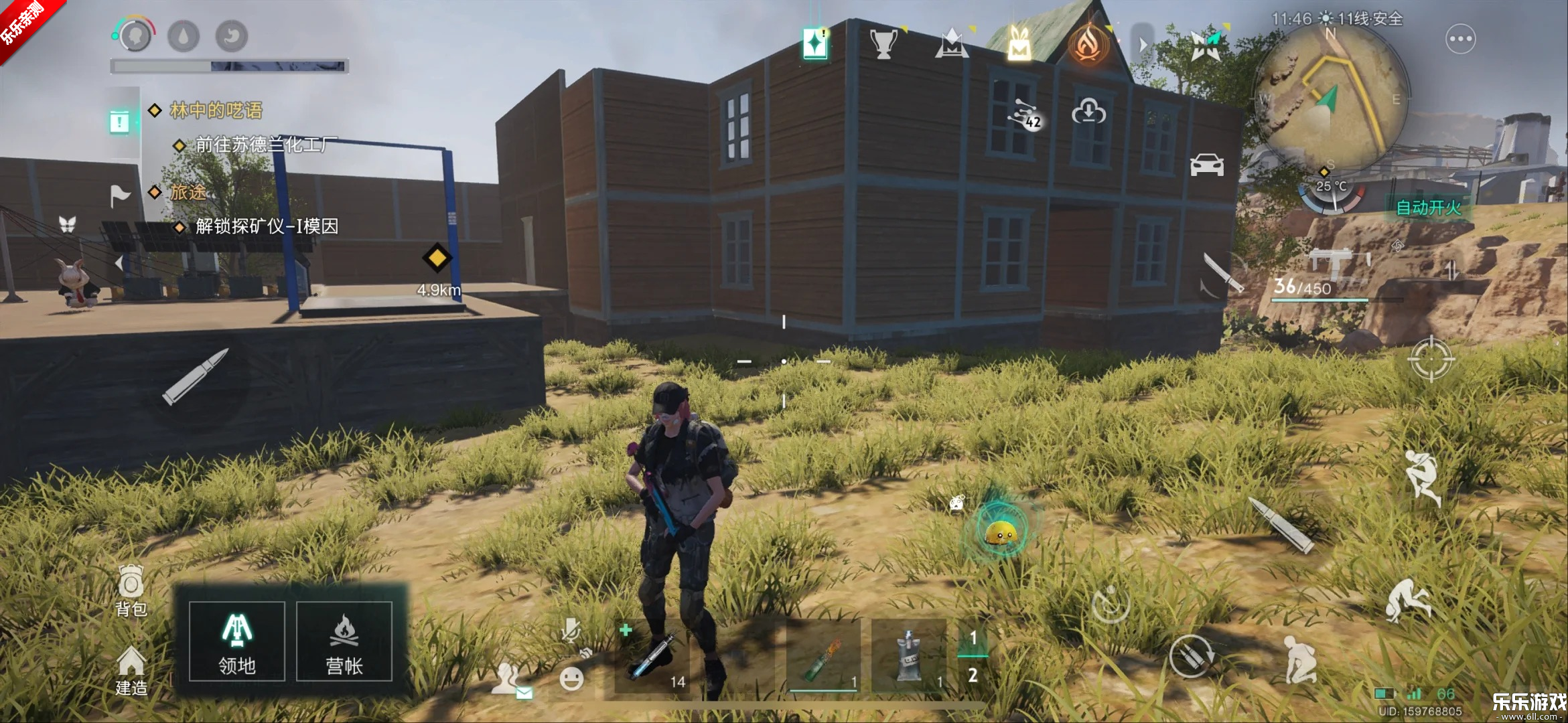
Task: Use the melee knife attack button
Action: point(1223,273)
